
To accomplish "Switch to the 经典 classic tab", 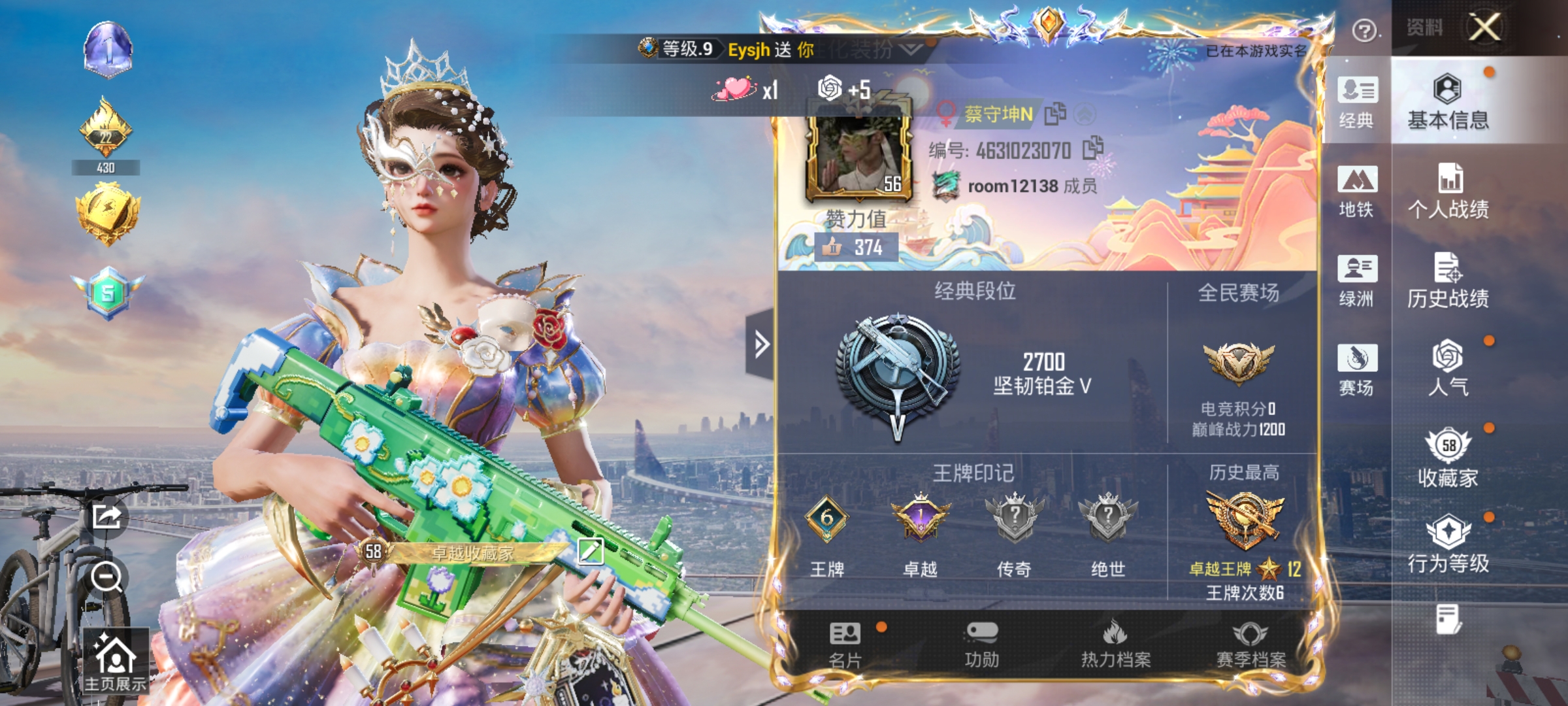I will (x=1357, y=105).
